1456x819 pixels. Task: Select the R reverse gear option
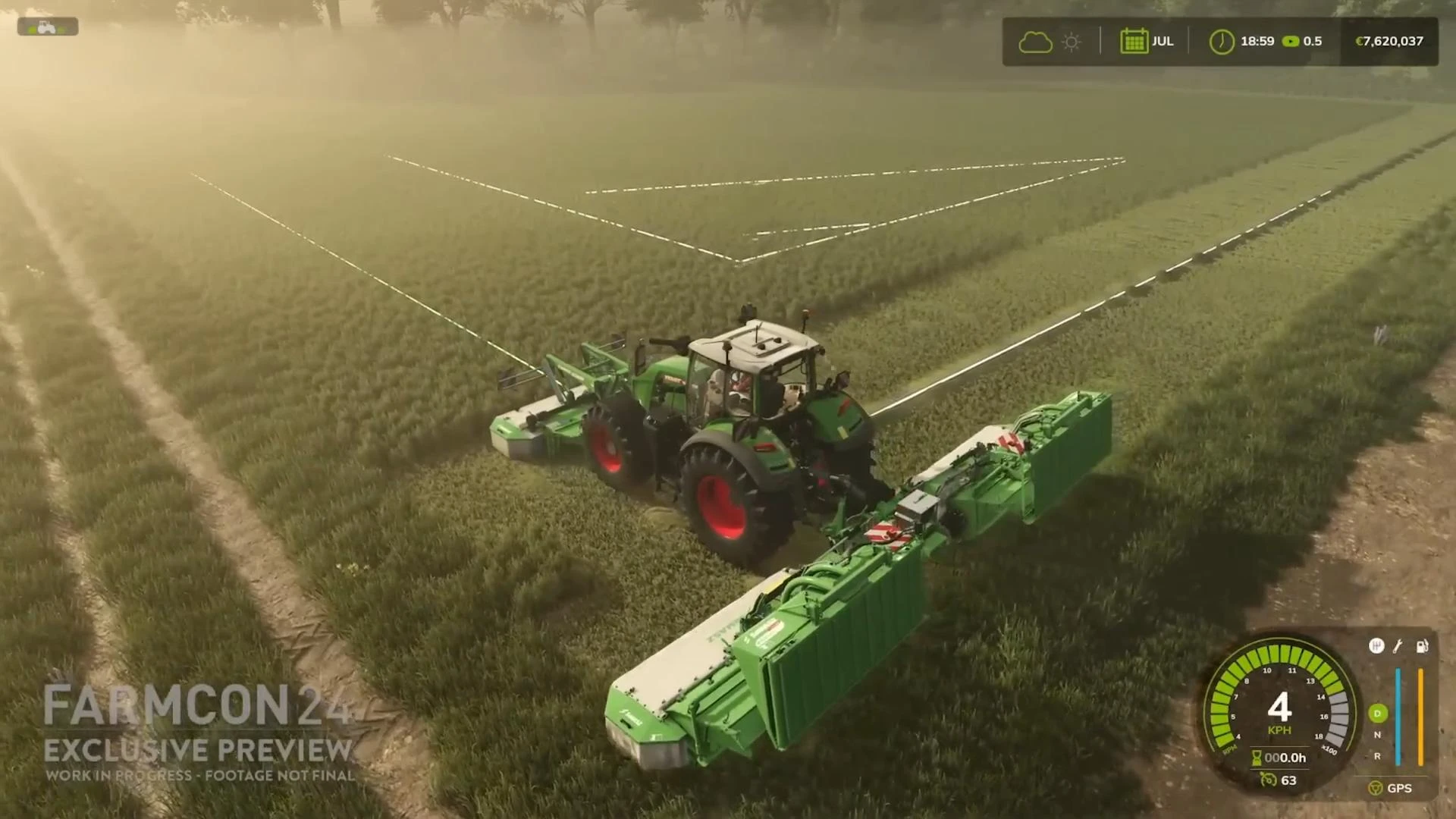(x=1377, y=756)
